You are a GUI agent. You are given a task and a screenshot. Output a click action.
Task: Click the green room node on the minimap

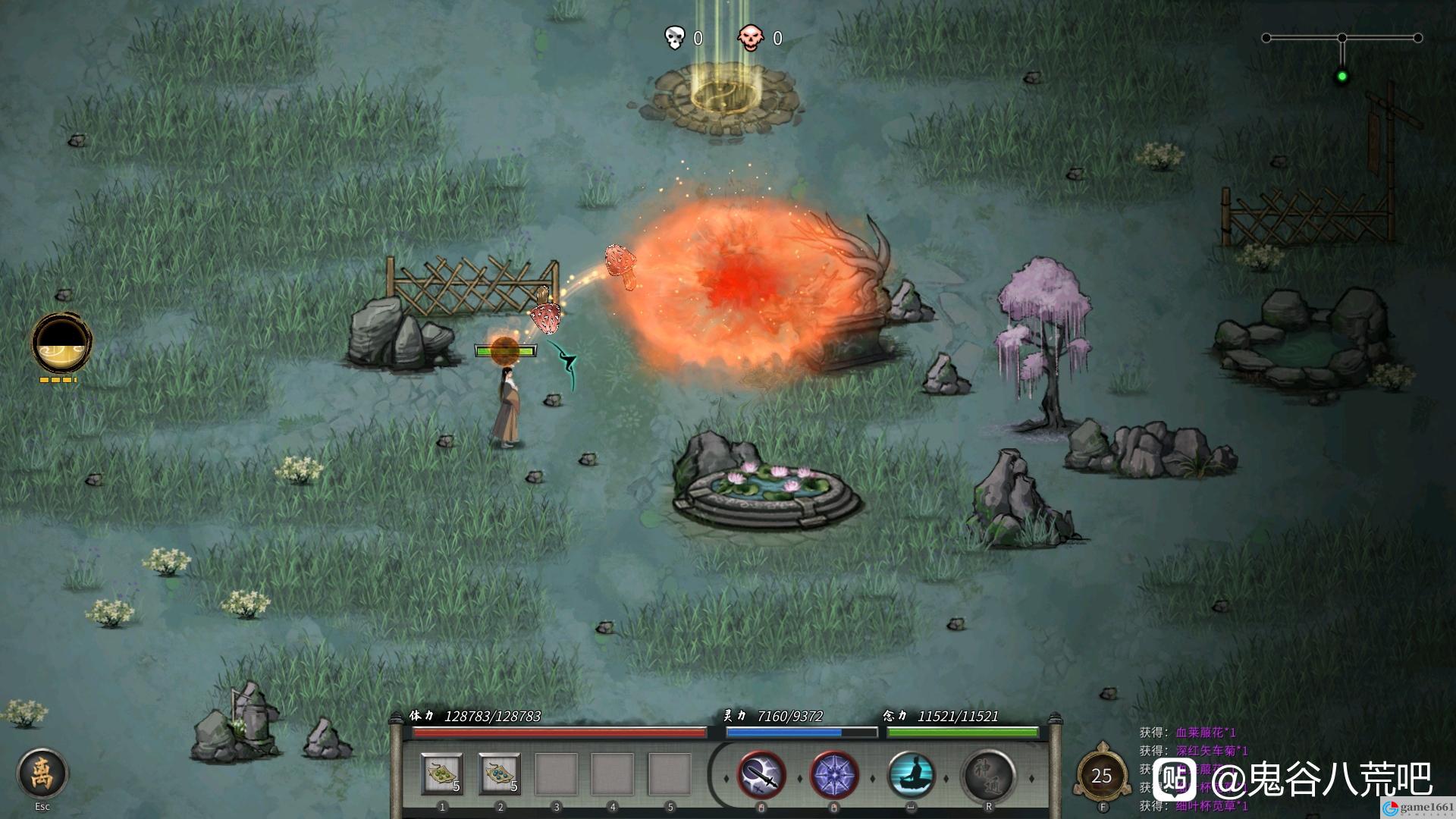point(1342,76)
